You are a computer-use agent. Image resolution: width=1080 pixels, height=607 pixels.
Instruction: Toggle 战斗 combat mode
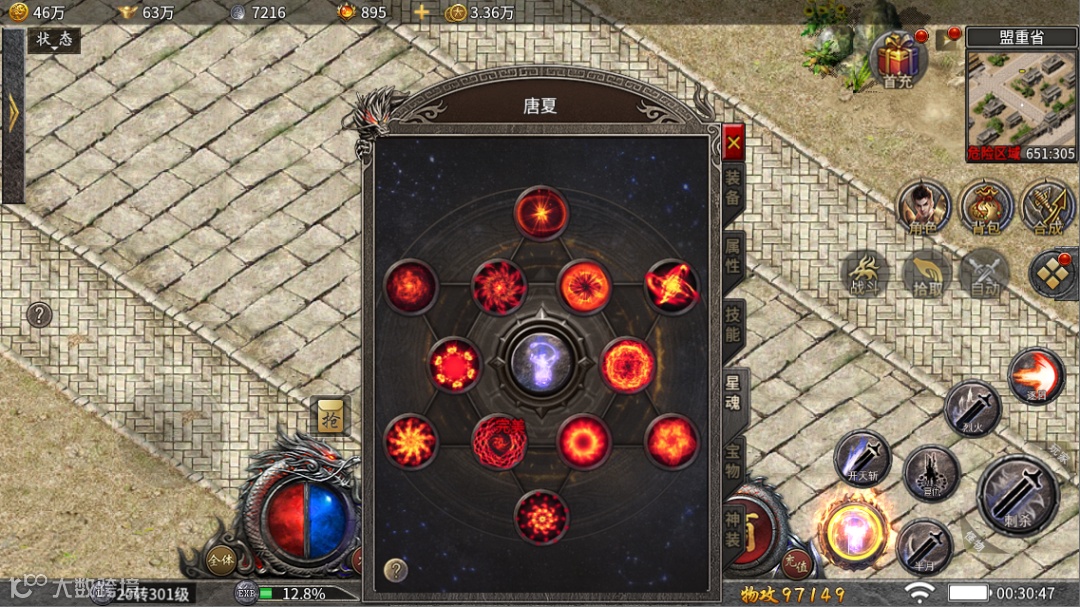coord(863,274)
